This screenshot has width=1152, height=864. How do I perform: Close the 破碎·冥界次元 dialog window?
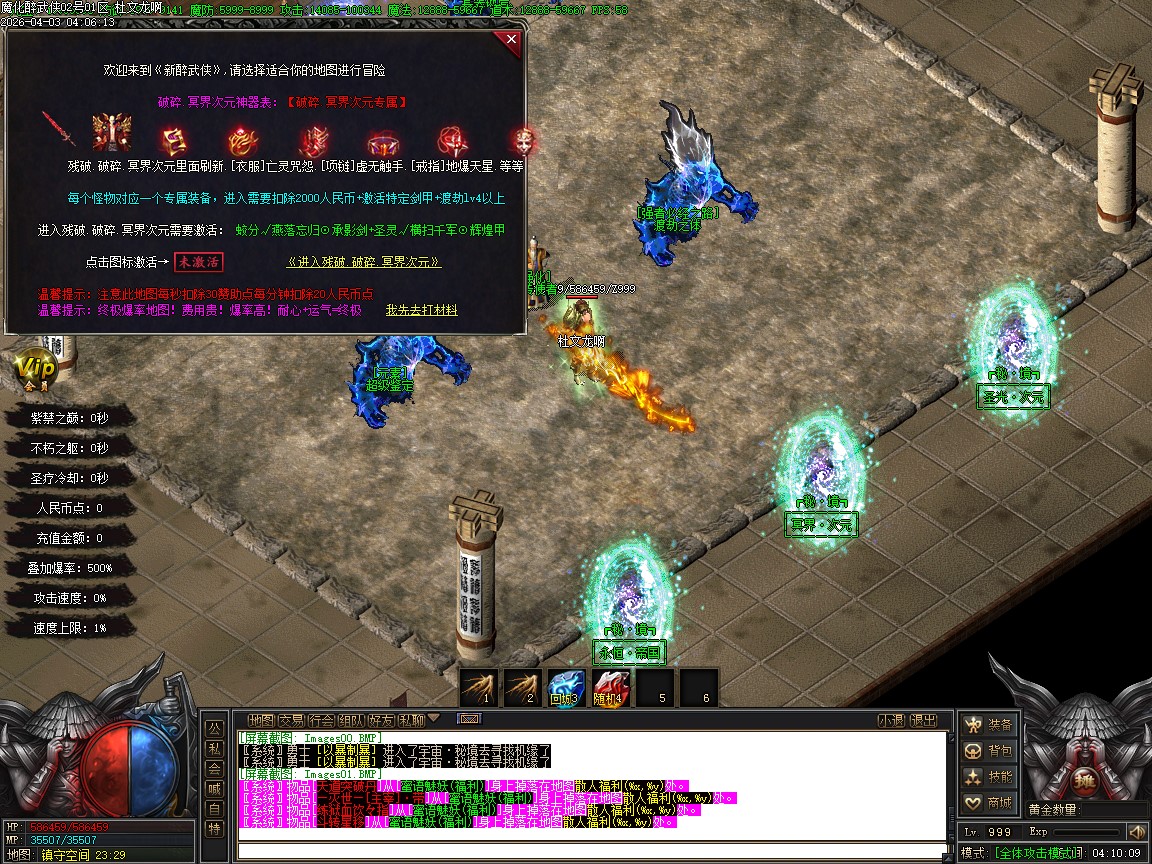[x=512, y=40]
